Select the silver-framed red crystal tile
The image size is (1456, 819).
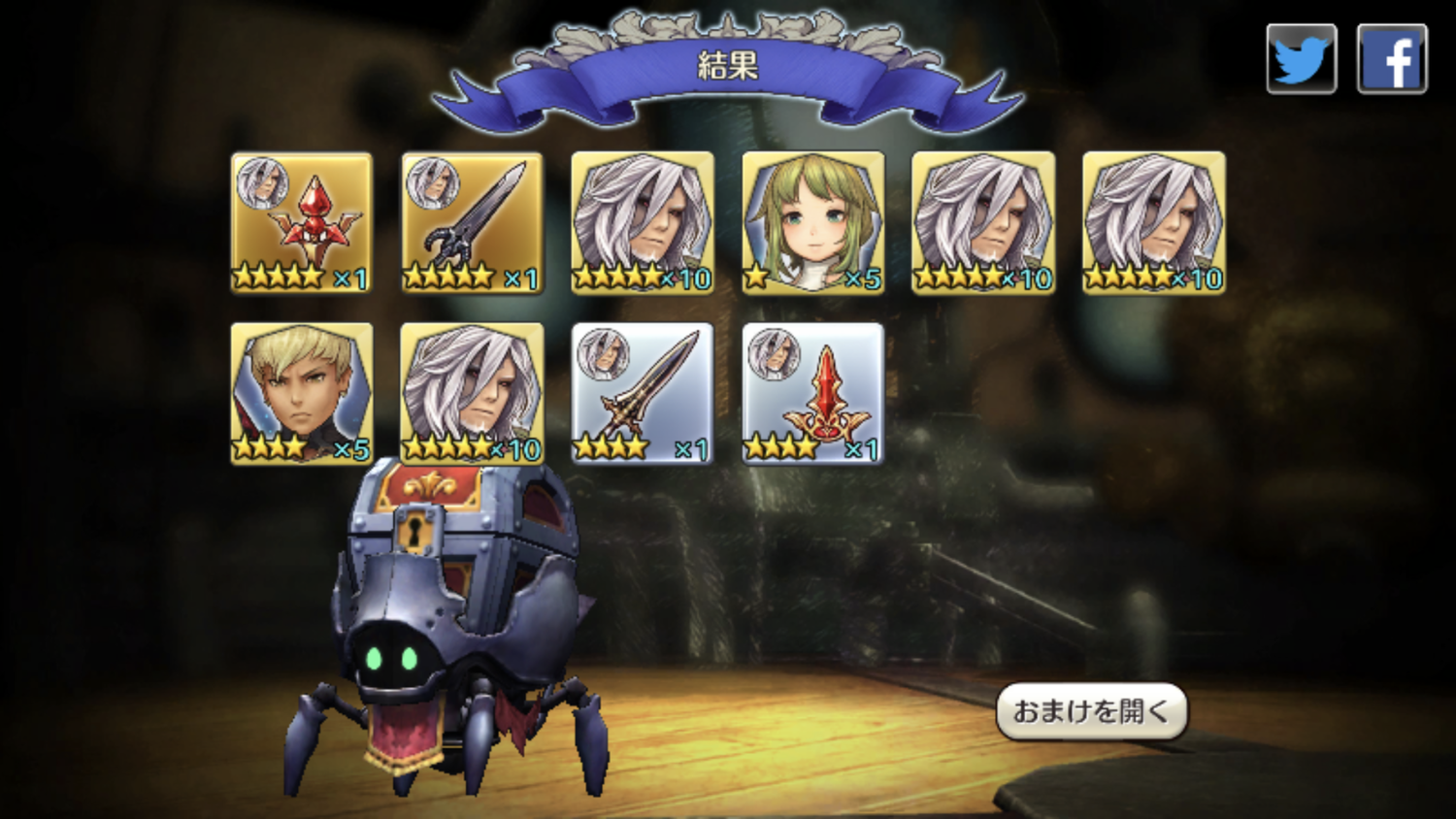point(812,393)
